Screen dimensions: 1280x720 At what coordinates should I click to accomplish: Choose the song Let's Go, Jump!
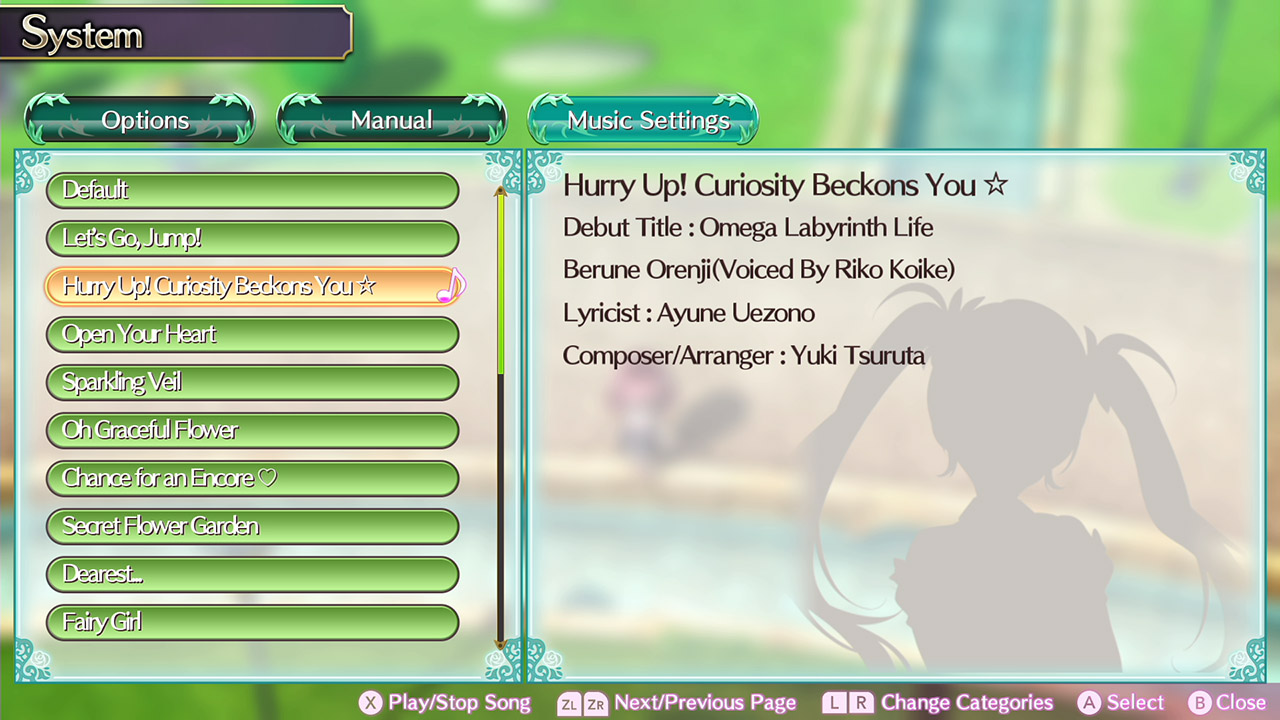click(252, 238)
